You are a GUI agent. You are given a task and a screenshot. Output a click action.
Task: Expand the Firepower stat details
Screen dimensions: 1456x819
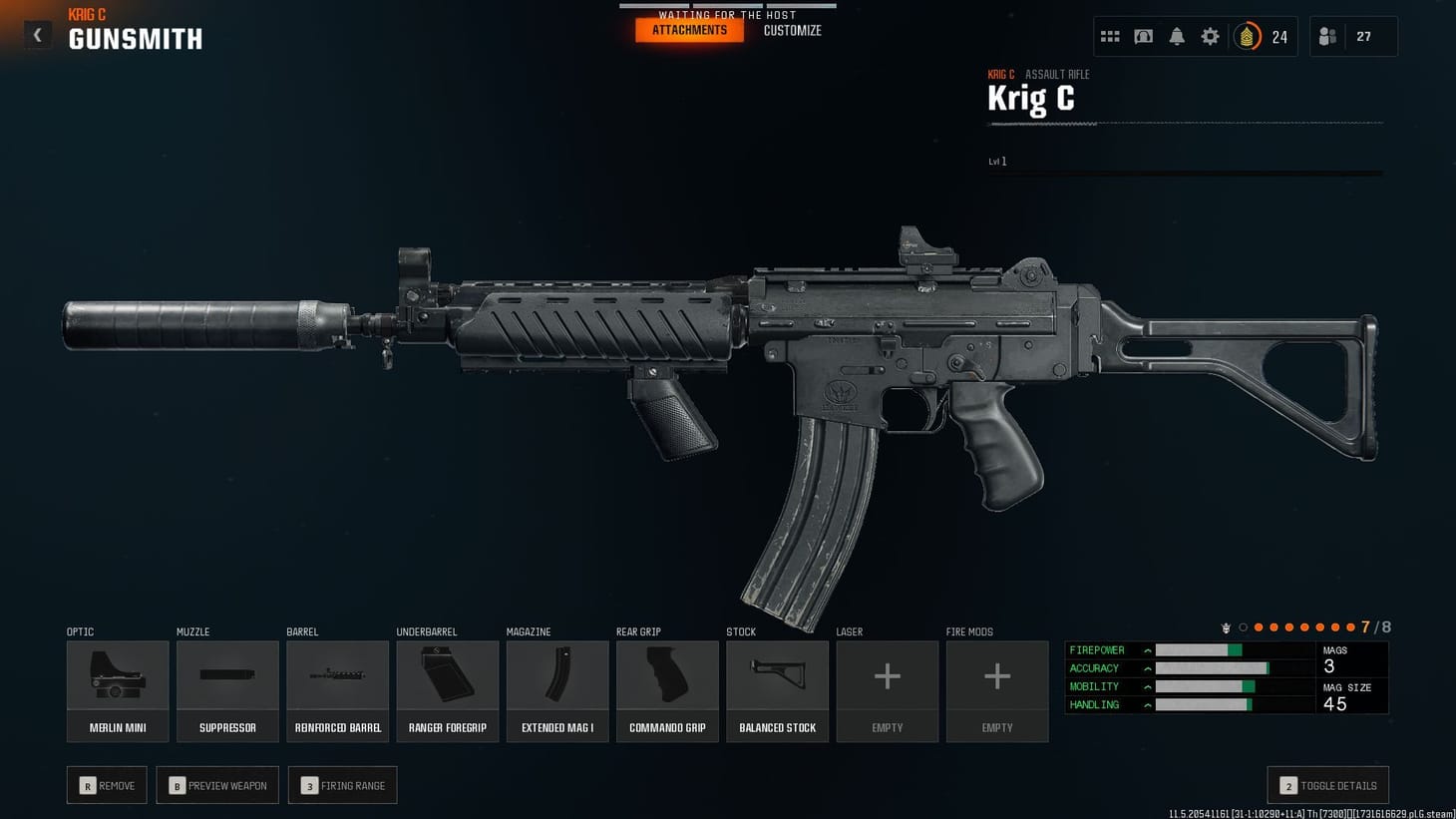1148,649
